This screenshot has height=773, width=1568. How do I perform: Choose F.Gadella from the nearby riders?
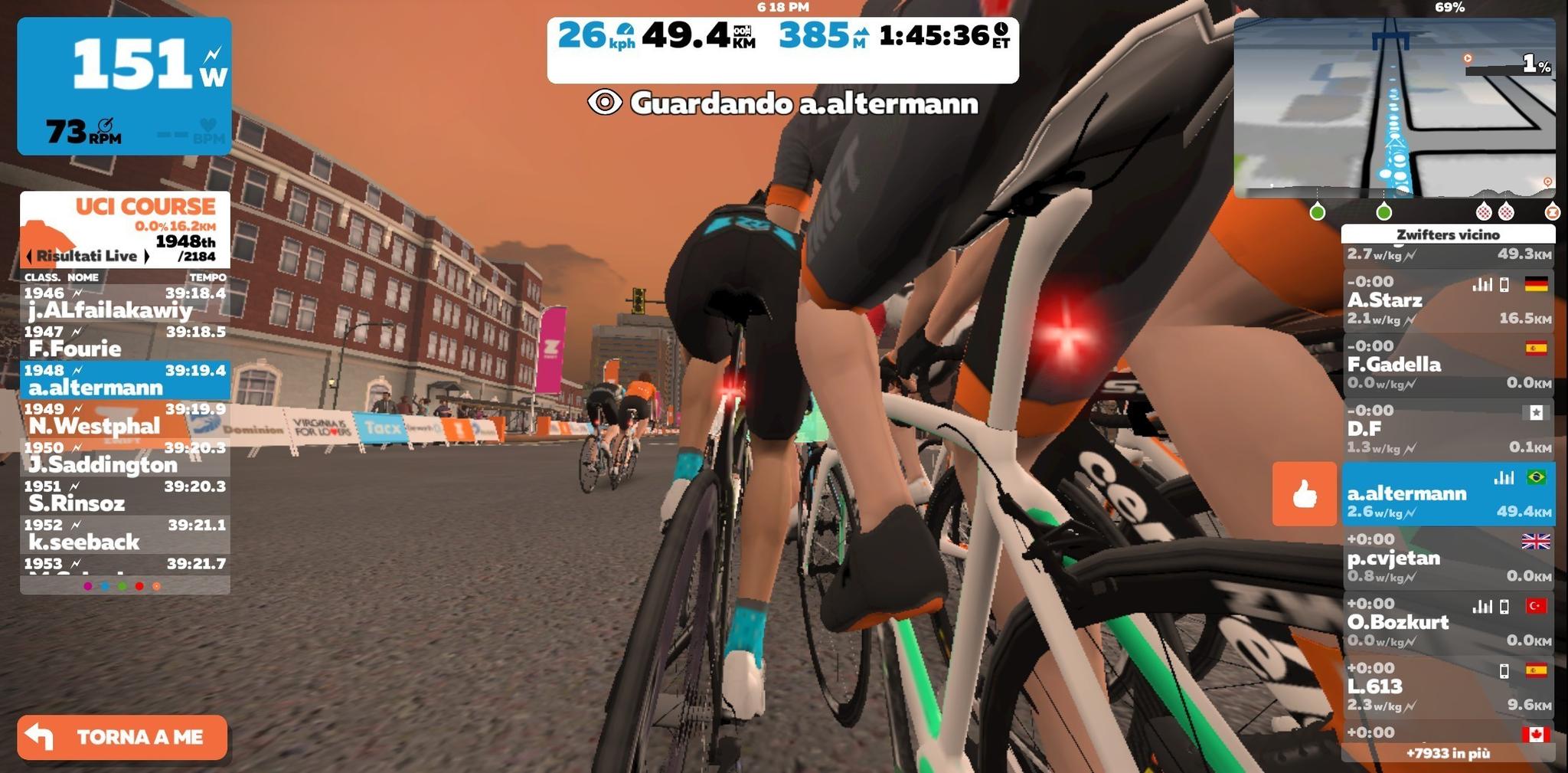tap(1447, 364)
